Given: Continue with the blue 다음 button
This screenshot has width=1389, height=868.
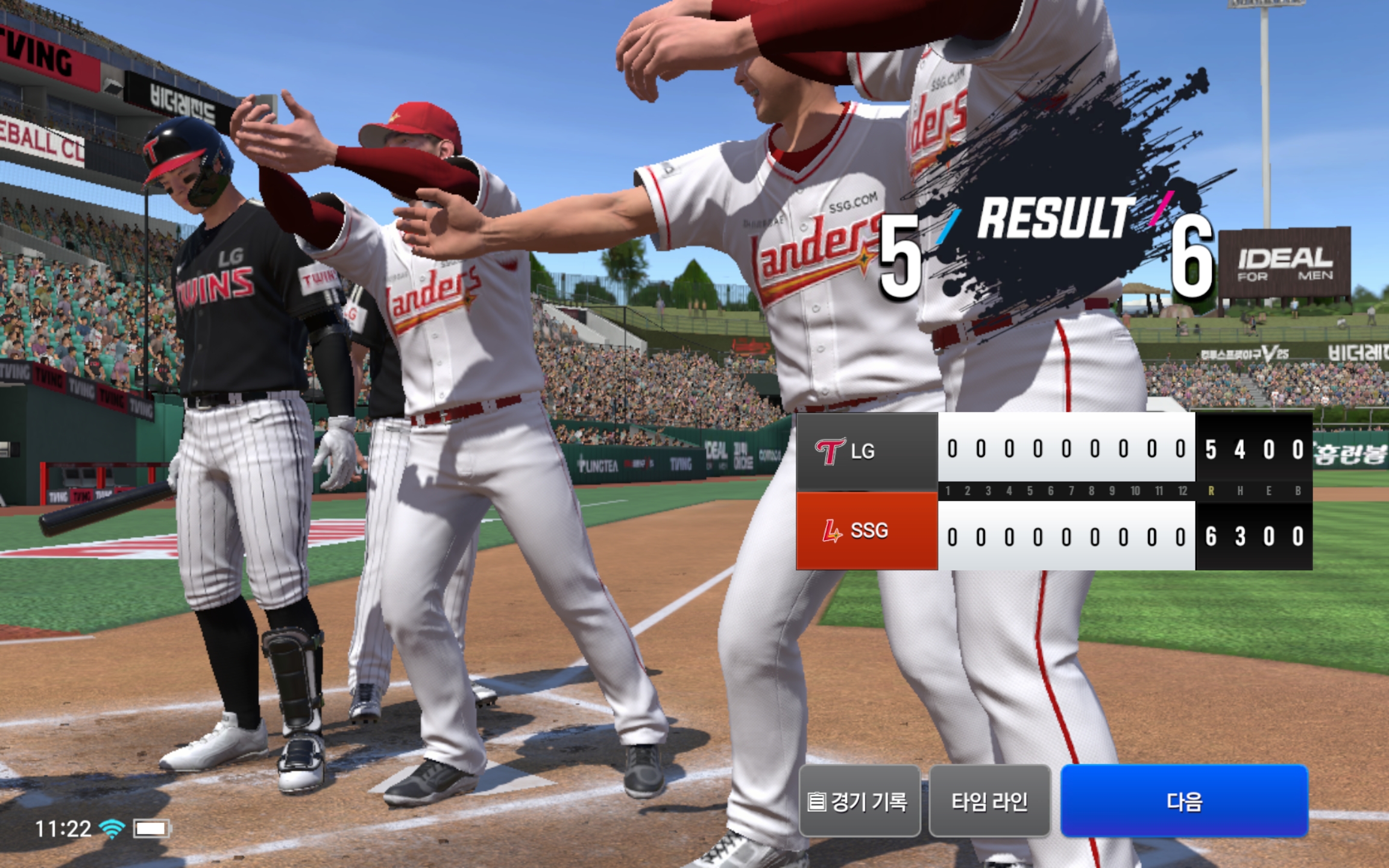Looking at the screenshot, I should coord(1184,801).
